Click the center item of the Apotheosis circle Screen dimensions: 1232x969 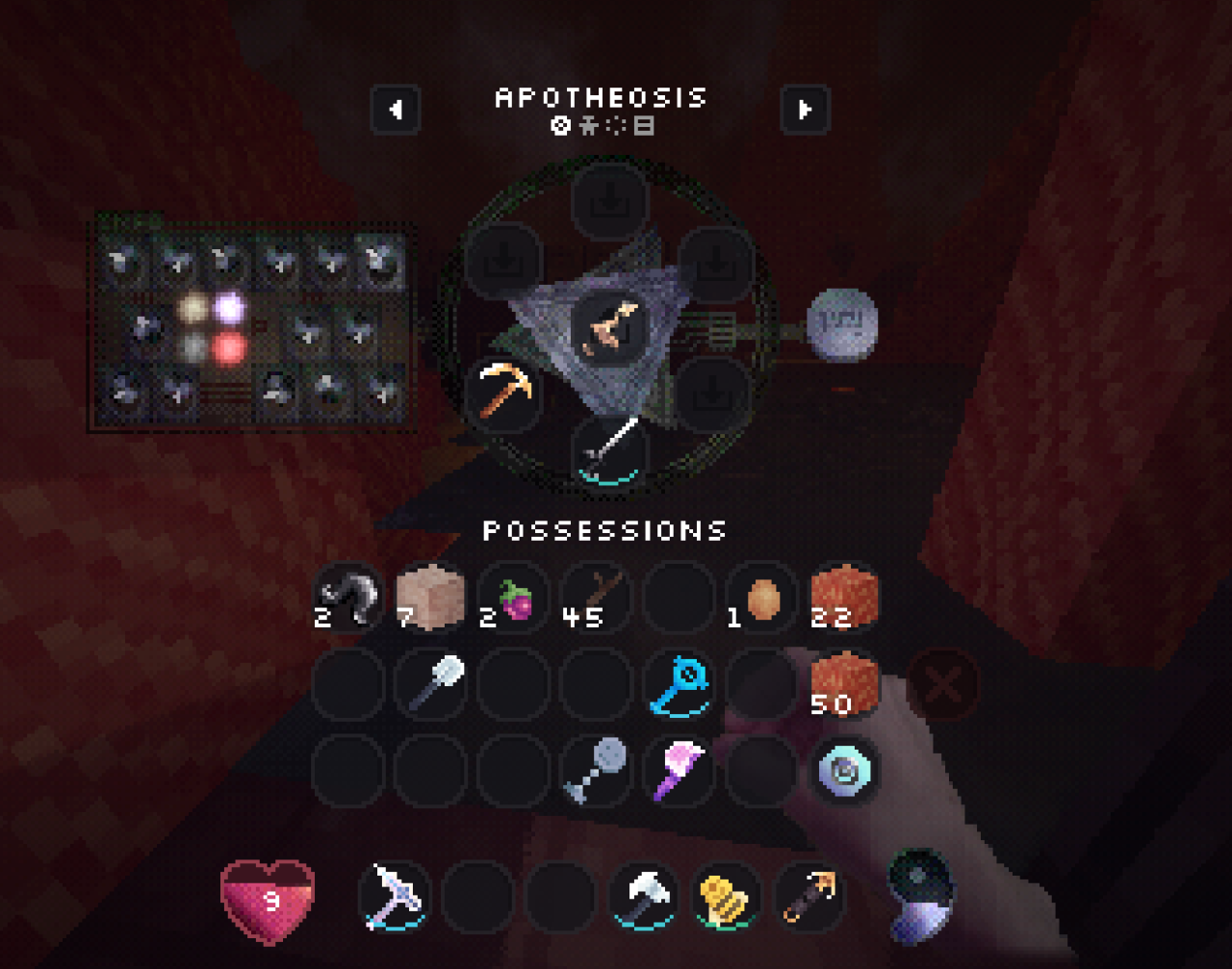[x=609, y=327]
